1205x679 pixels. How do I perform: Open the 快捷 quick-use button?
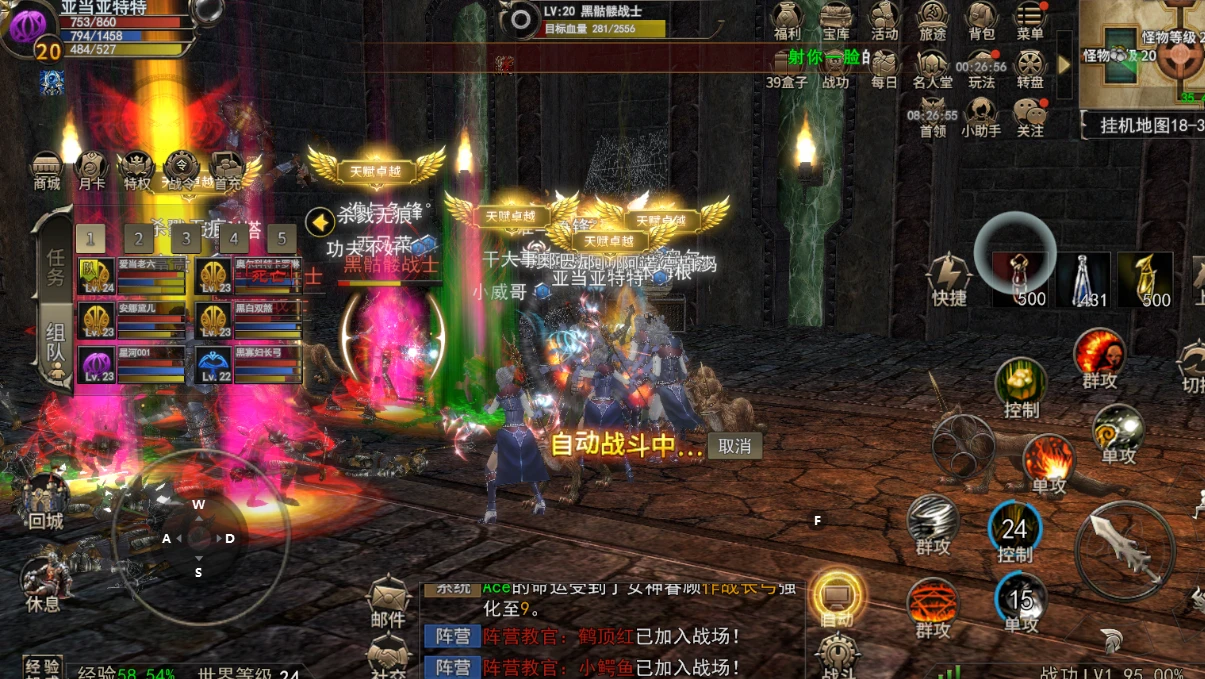coord(949,279)
